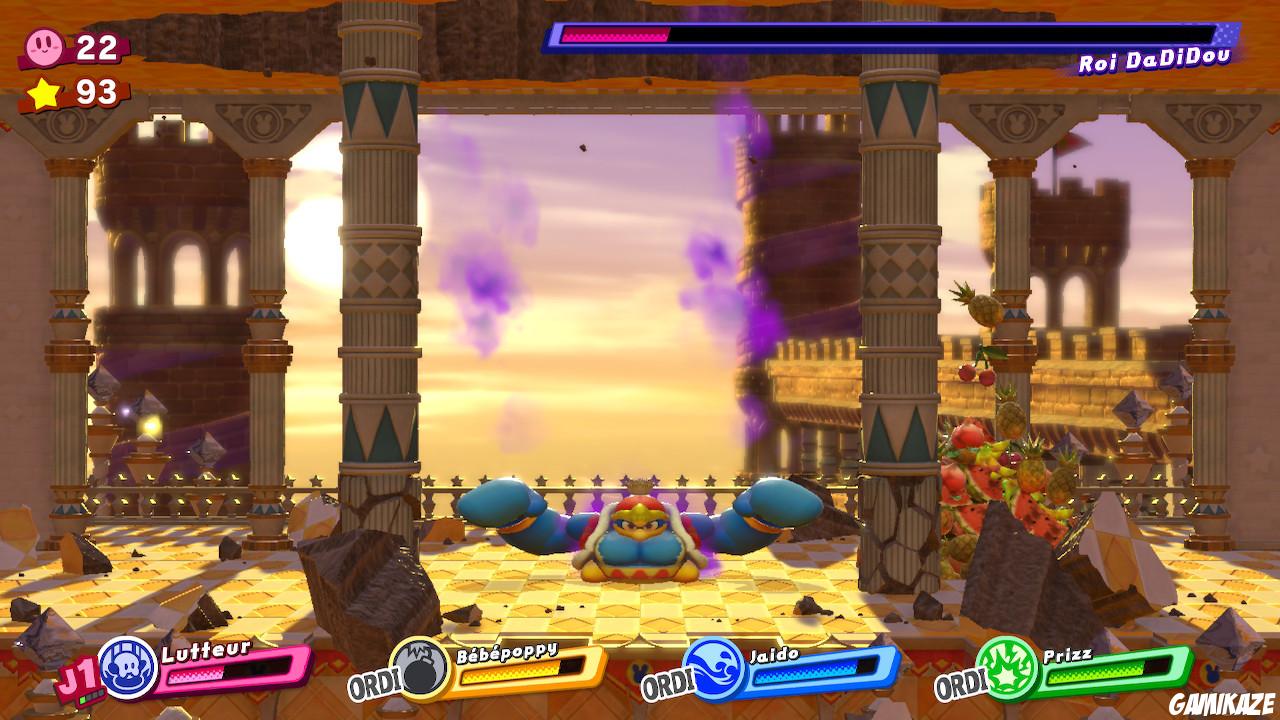Click the life count showing 22
Viewport: 1280px width, 720px height.
[94, 44]
